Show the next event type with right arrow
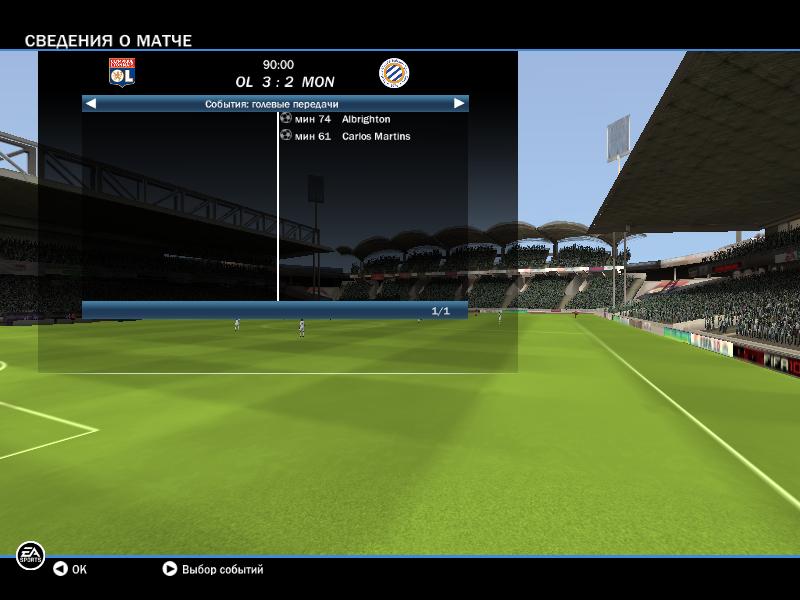The height and width of the screenshot is (600, 800). point(459,103)
